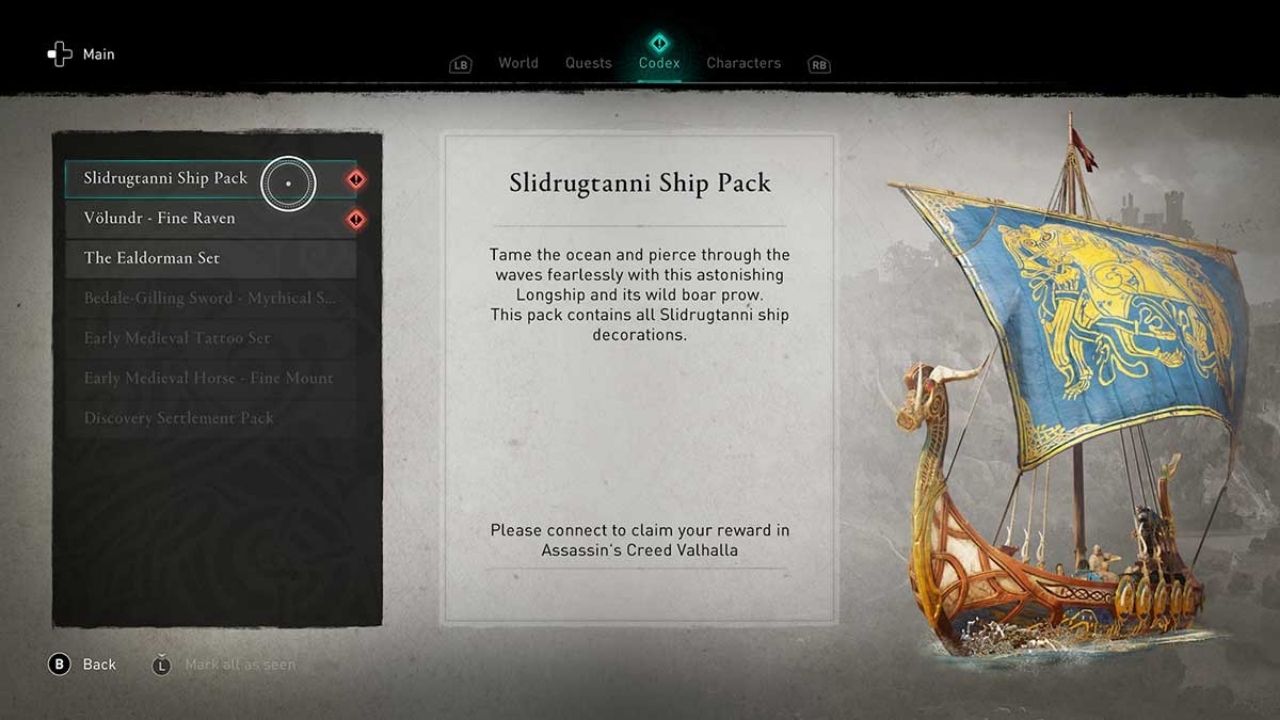Open The Ealdorman Set entry
Screen dimensions: 1280x720
(152, 258)
